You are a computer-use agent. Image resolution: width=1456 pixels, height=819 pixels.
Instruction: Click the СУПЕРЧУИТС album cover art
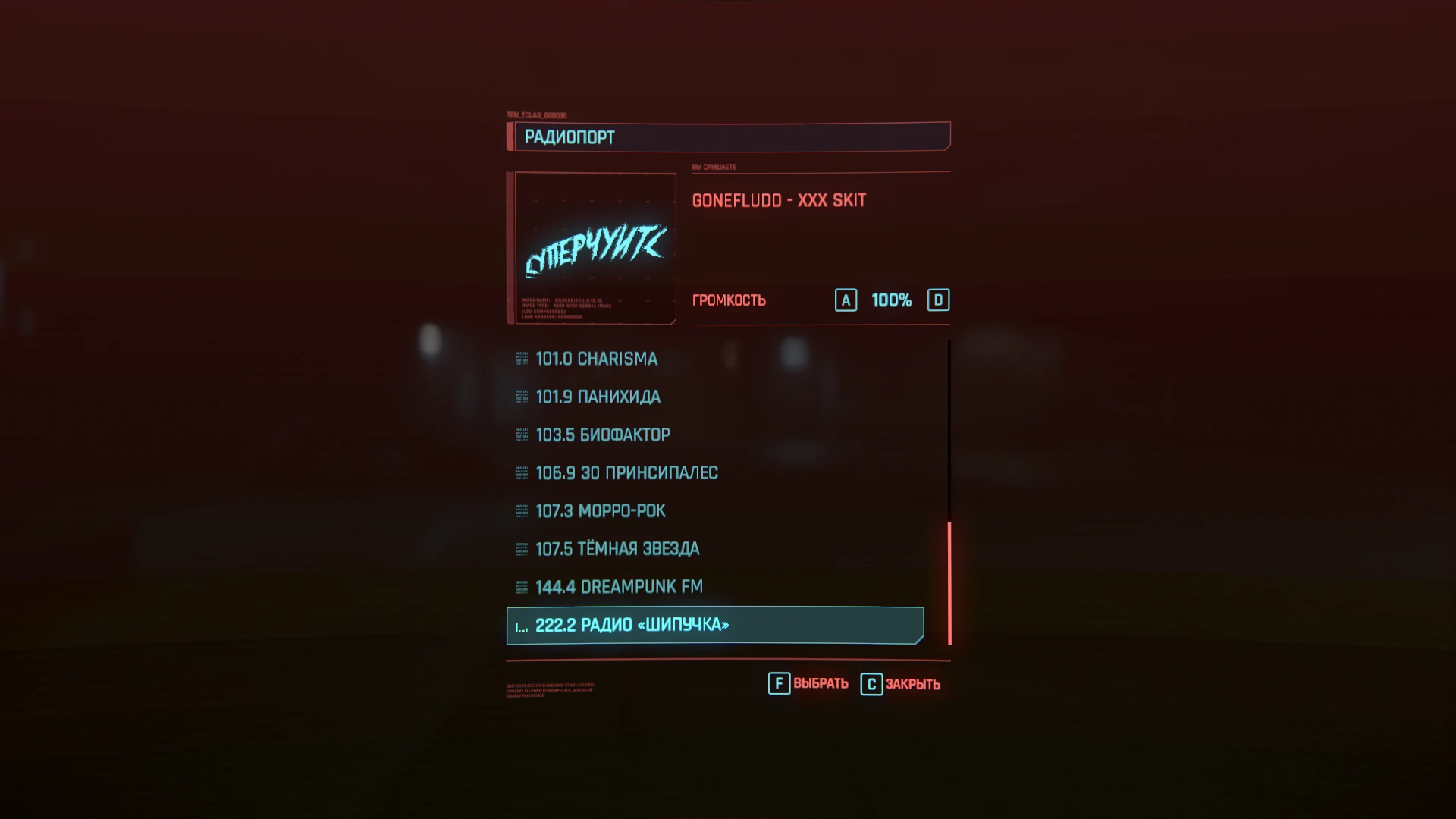click(594, 248)
